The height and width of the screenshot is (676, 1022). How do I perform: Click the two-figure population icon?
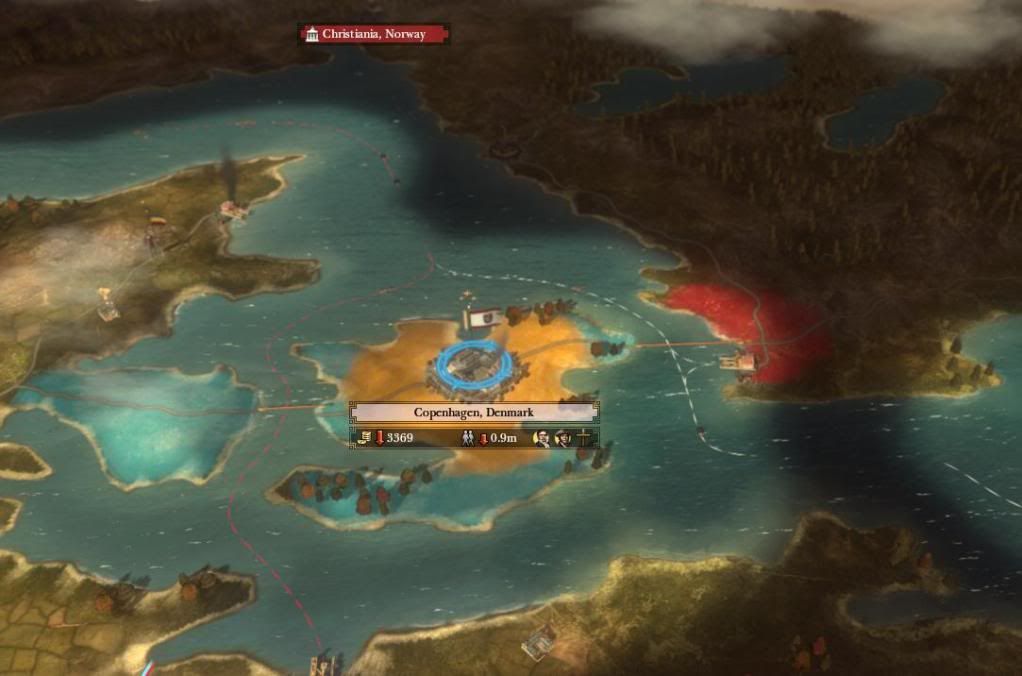(x=468, y=438)
